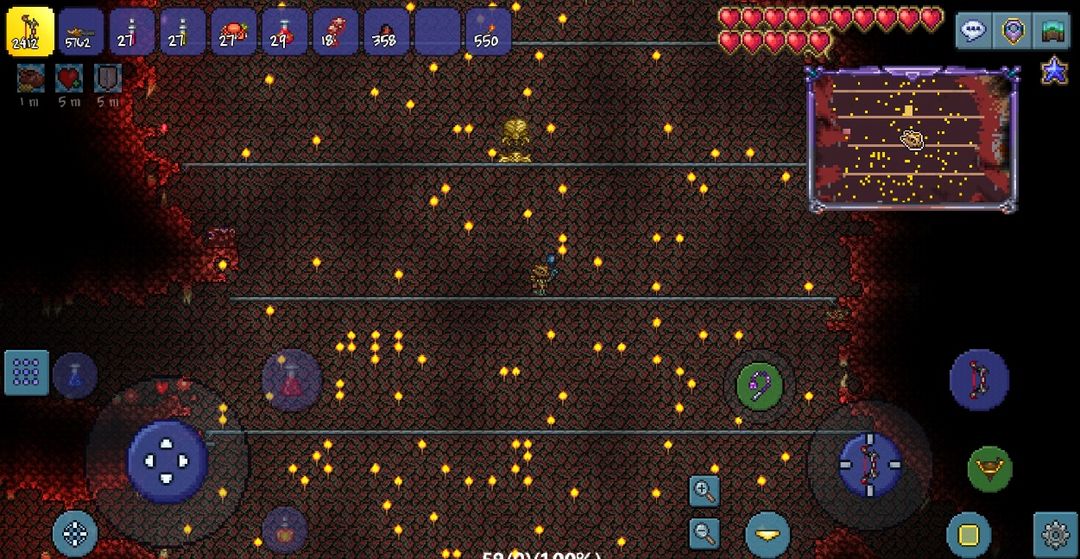The height and width of the screenshot is (559, 1080).
Task: Zoom out with the minus magnifier
Action: (x=704, y=532)
